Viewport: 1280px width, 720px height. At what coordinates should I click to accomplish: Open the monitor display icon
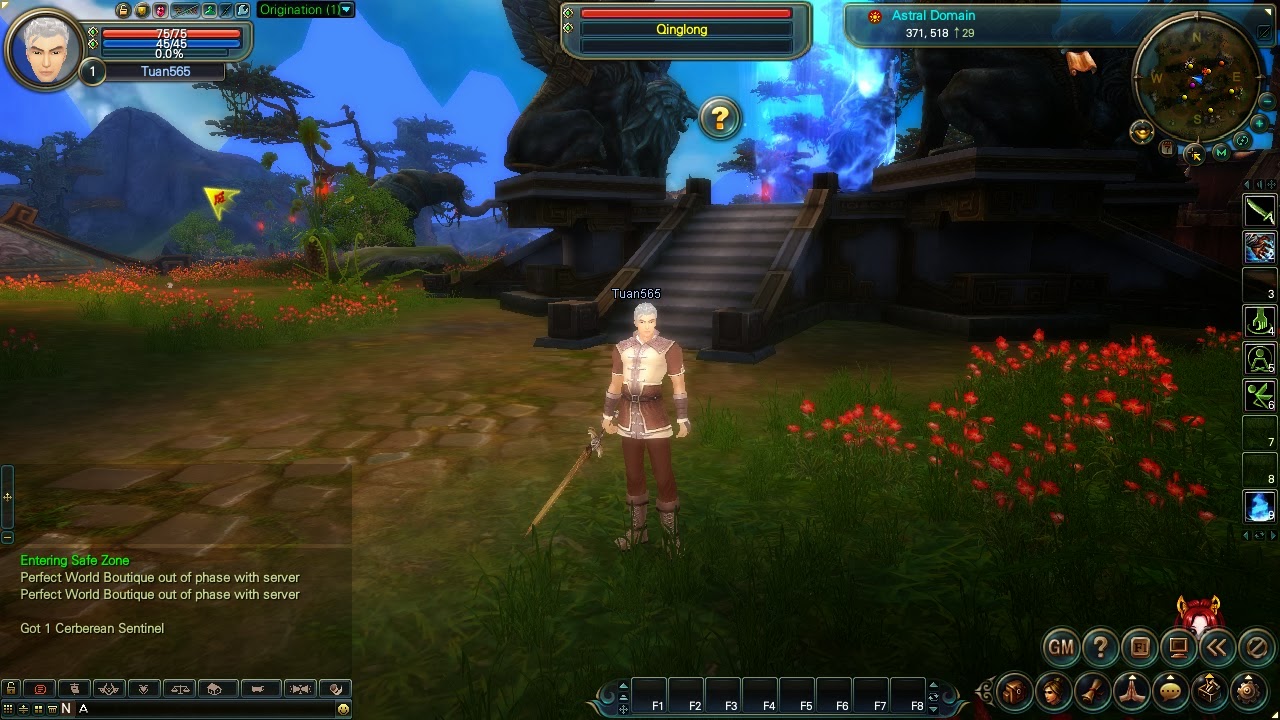tap(1178, 648)
